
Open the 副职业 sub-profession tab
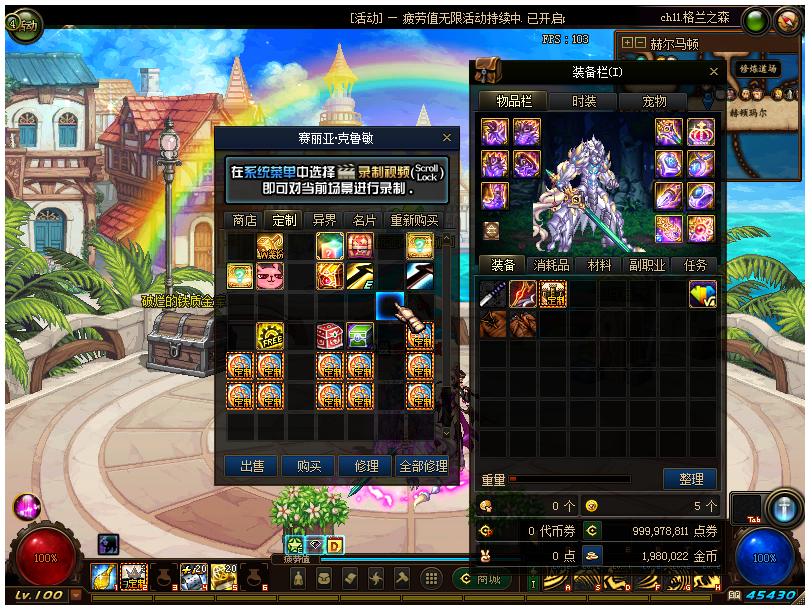tap(647, 265)
